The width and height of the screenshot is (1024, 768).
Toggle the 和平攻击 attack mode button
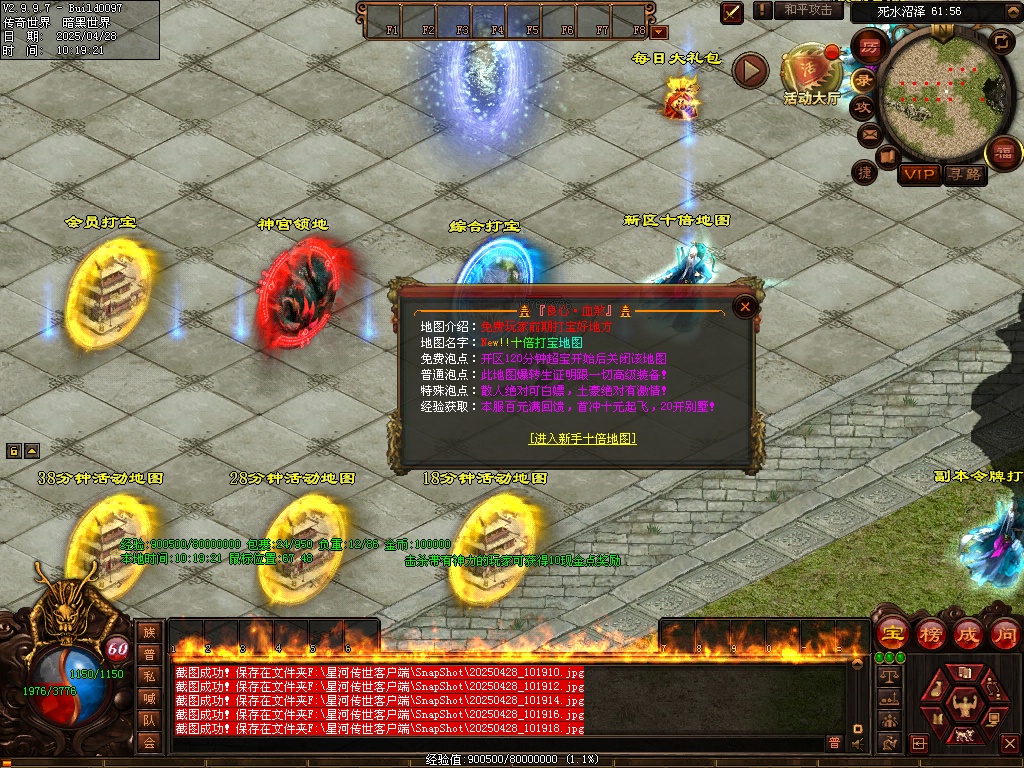pos(808,10)
